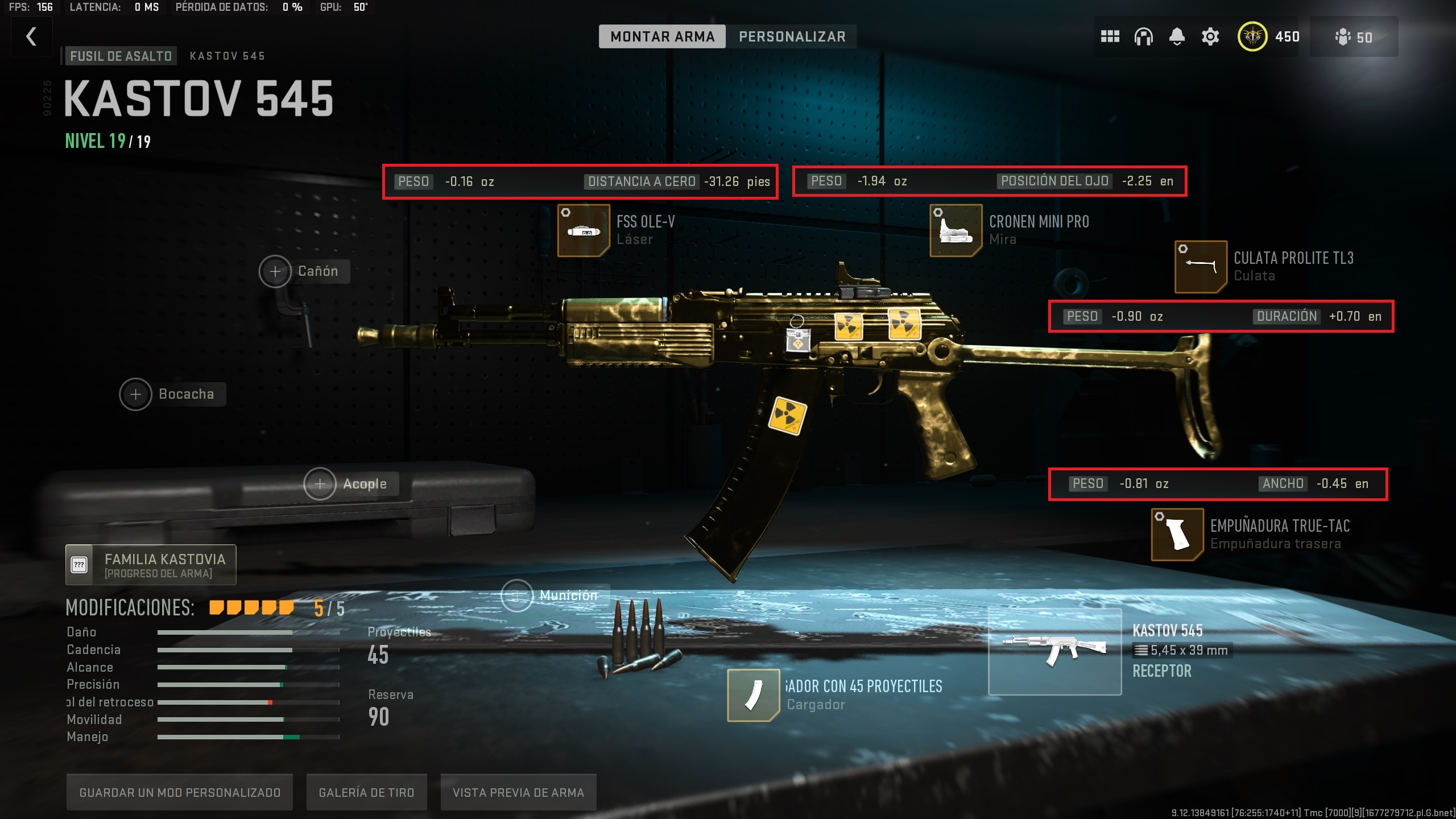The height and width of the screenshot is (819, 1456).
Task: Click the headset audio icon
Action: (x=1143, y=36)
